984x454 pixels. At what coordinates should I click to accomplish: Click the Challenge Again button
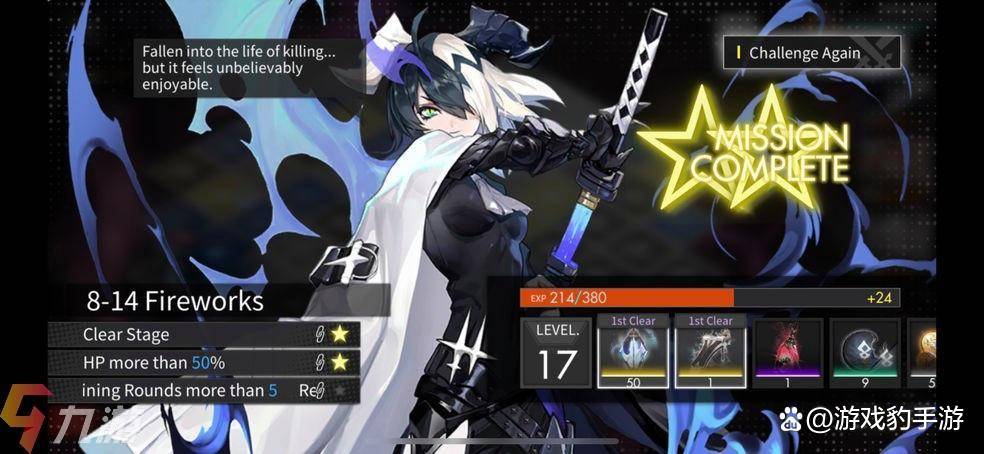click(811, 52)
